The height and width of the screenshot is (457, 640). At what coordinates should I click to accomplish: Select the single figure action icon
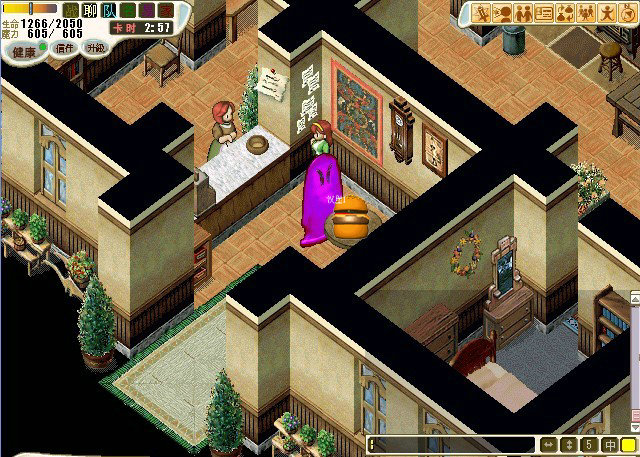pos(606,13)
